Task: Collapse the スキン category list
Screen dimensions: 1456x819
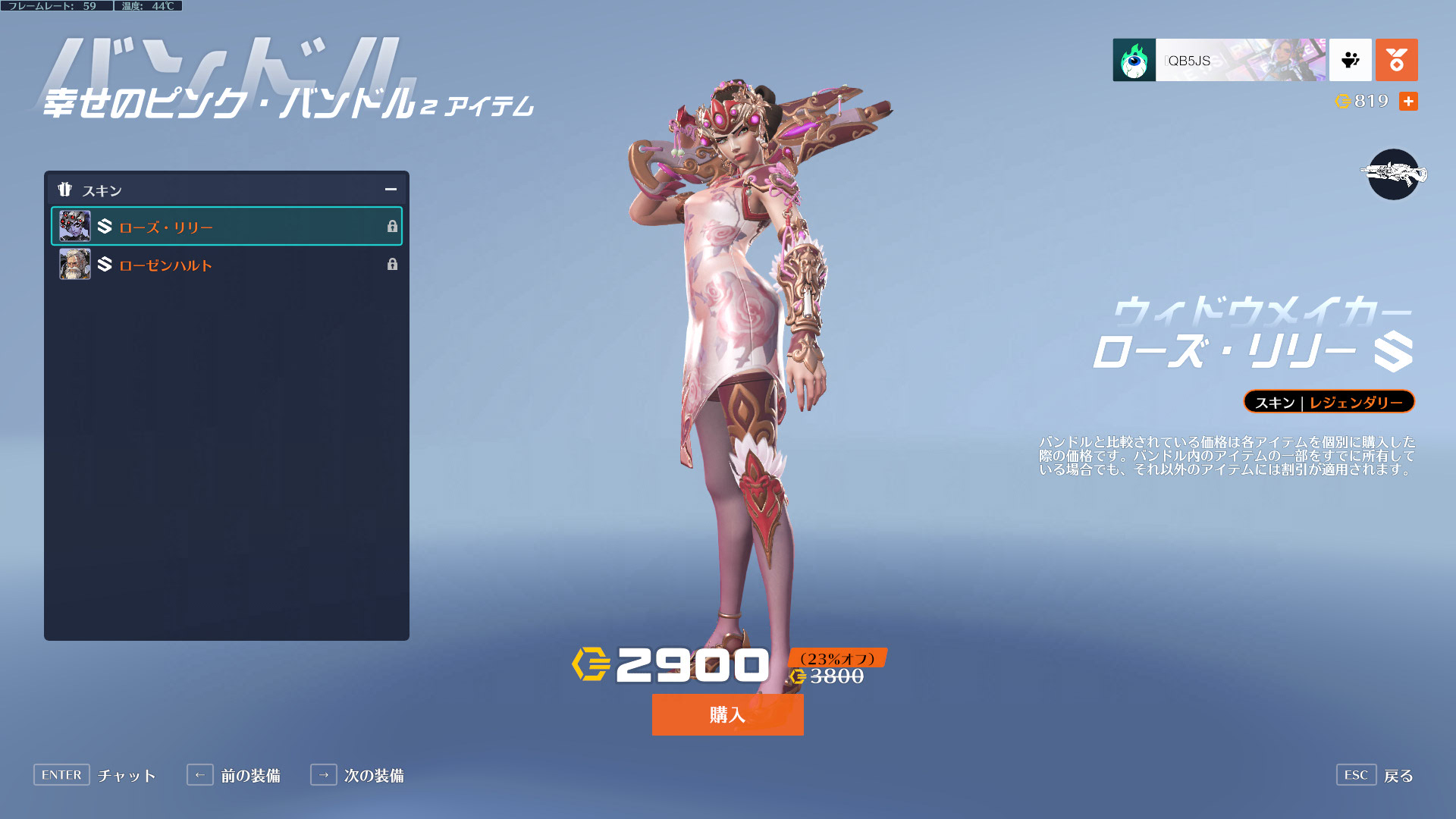Action: tap(391, 190)
